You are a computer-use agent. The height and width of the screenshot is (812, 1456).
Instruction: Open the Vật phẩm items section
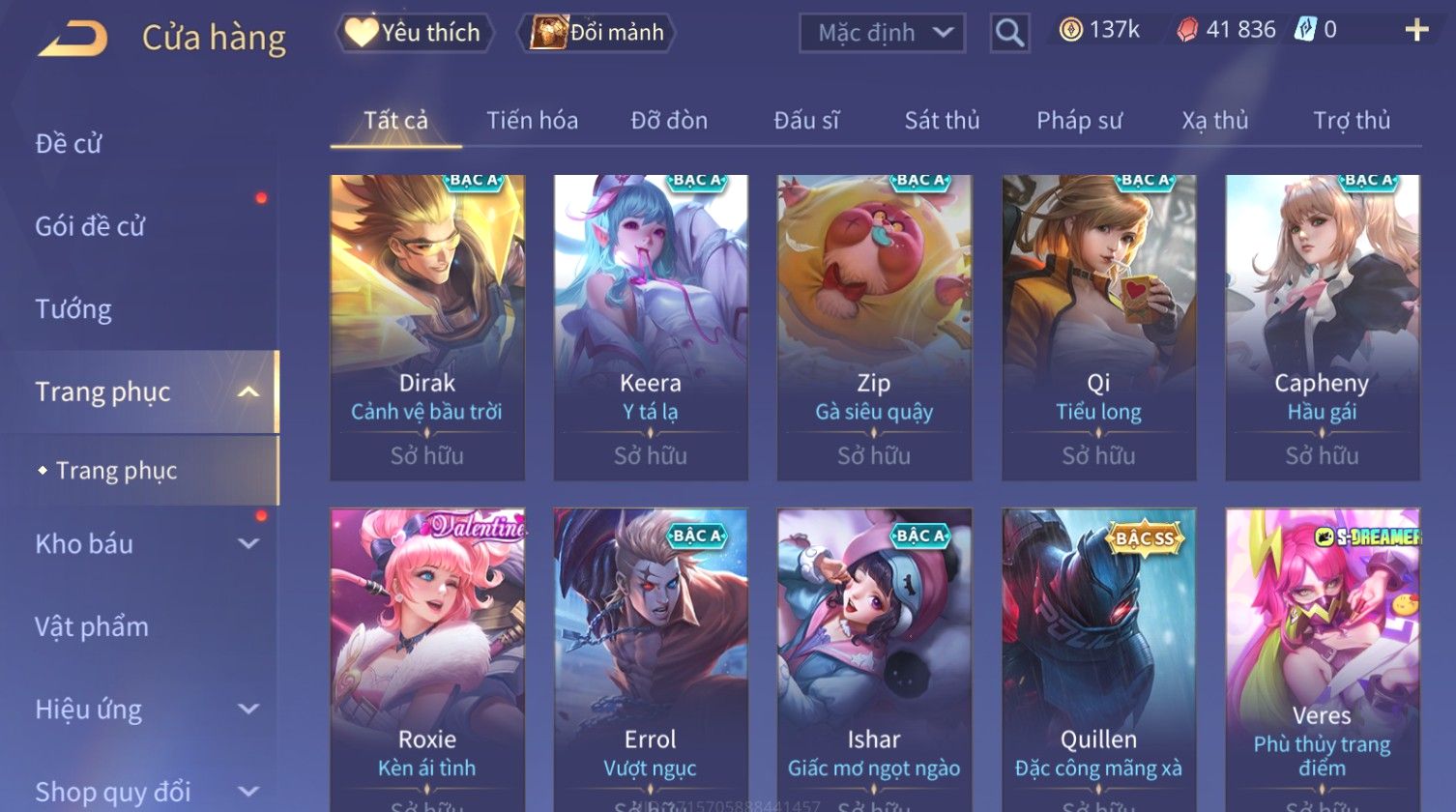(x=92, y=627)
